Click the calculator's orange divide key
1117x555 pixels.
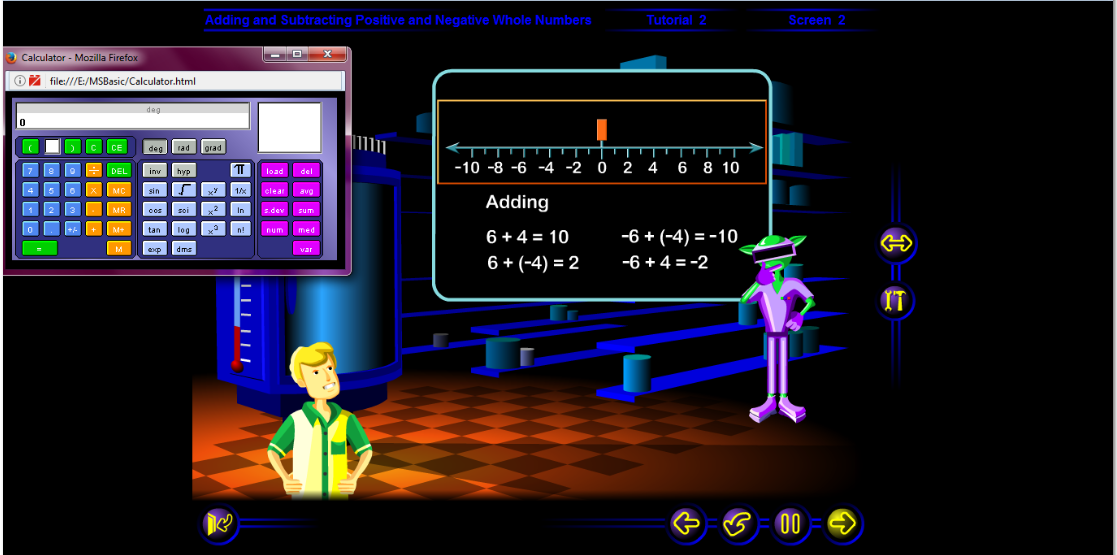coord(94,171)
